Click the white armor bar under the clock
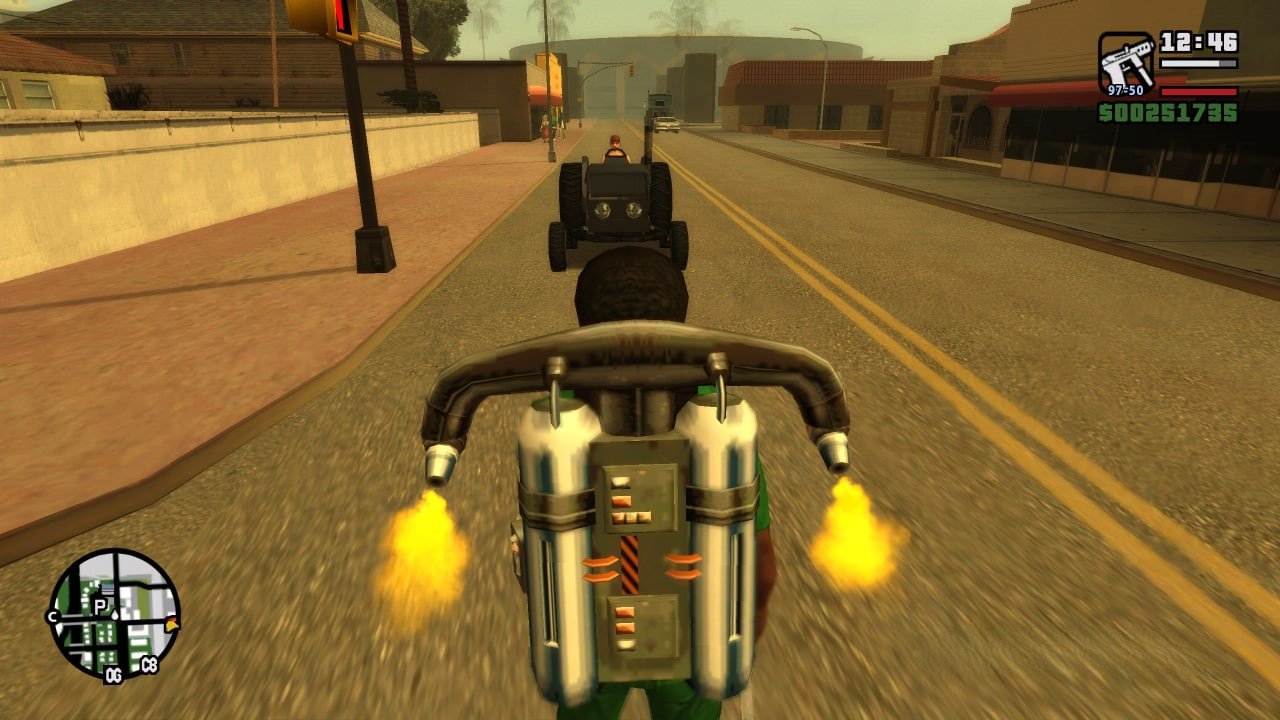The width and height of the screenshot is (1280, 720). pyautogui.click(x=1198, y=63)
